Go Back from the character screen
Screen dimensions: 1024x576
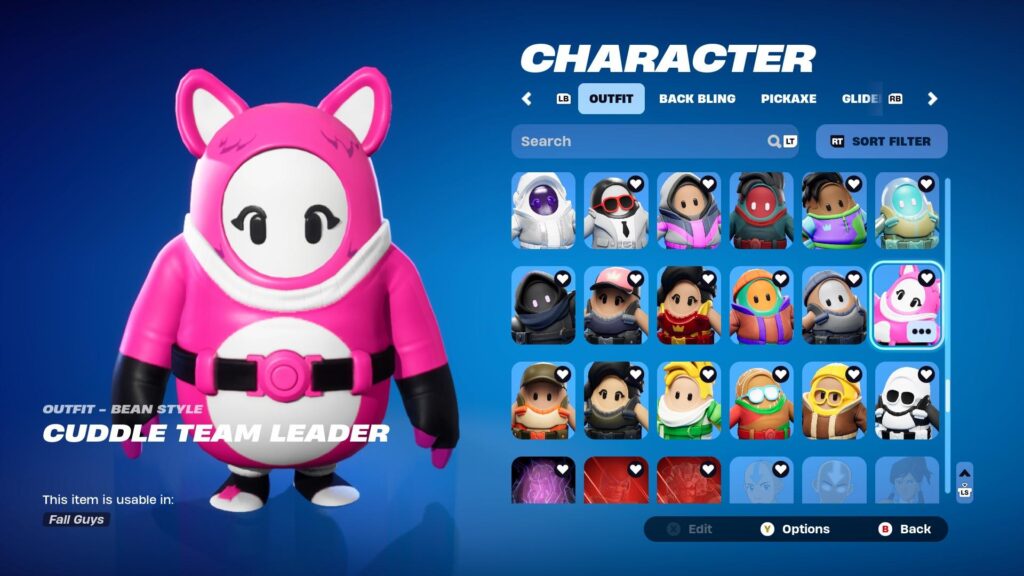point(905,529)
